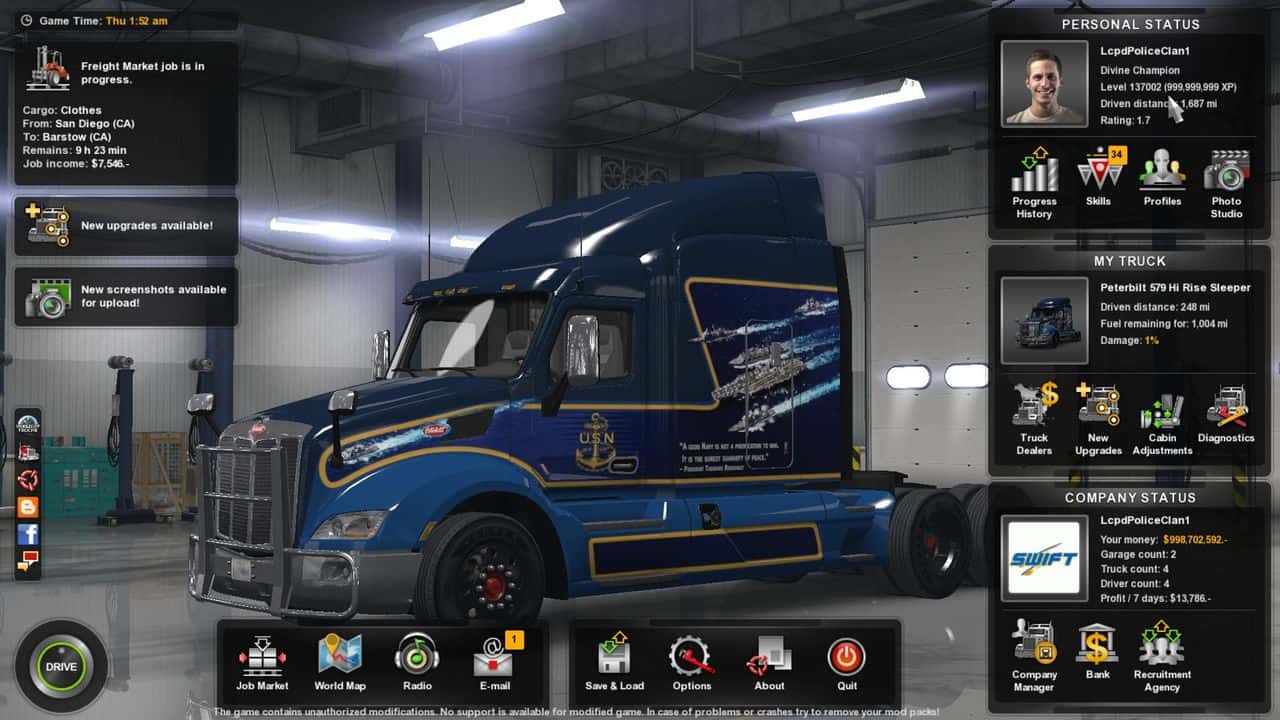
Task: Open Save & Load
Action: pos(614,662)
